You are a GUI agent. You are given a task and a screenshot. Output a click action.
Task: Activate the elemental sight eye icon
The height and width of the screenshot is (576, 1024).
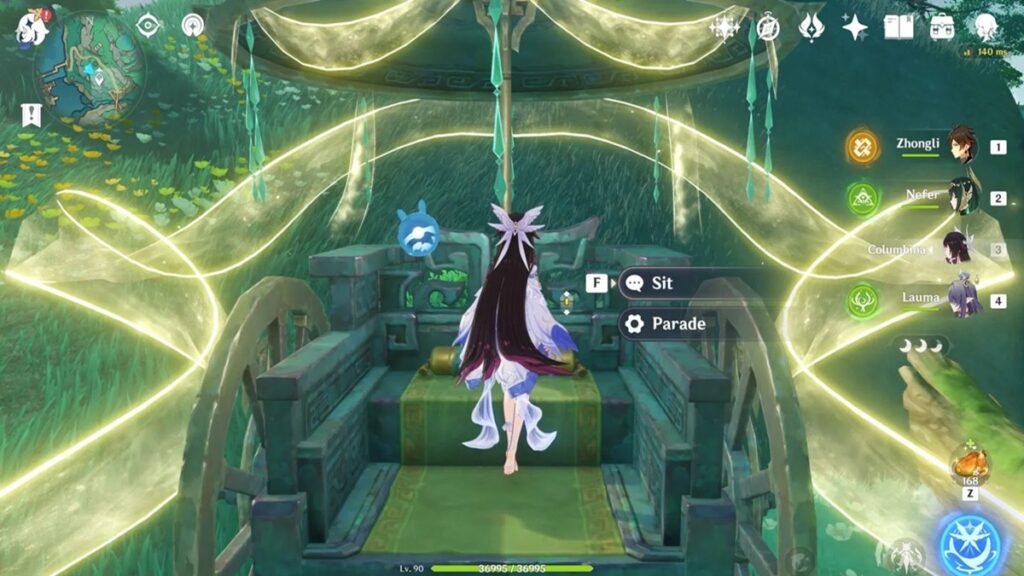148,25
